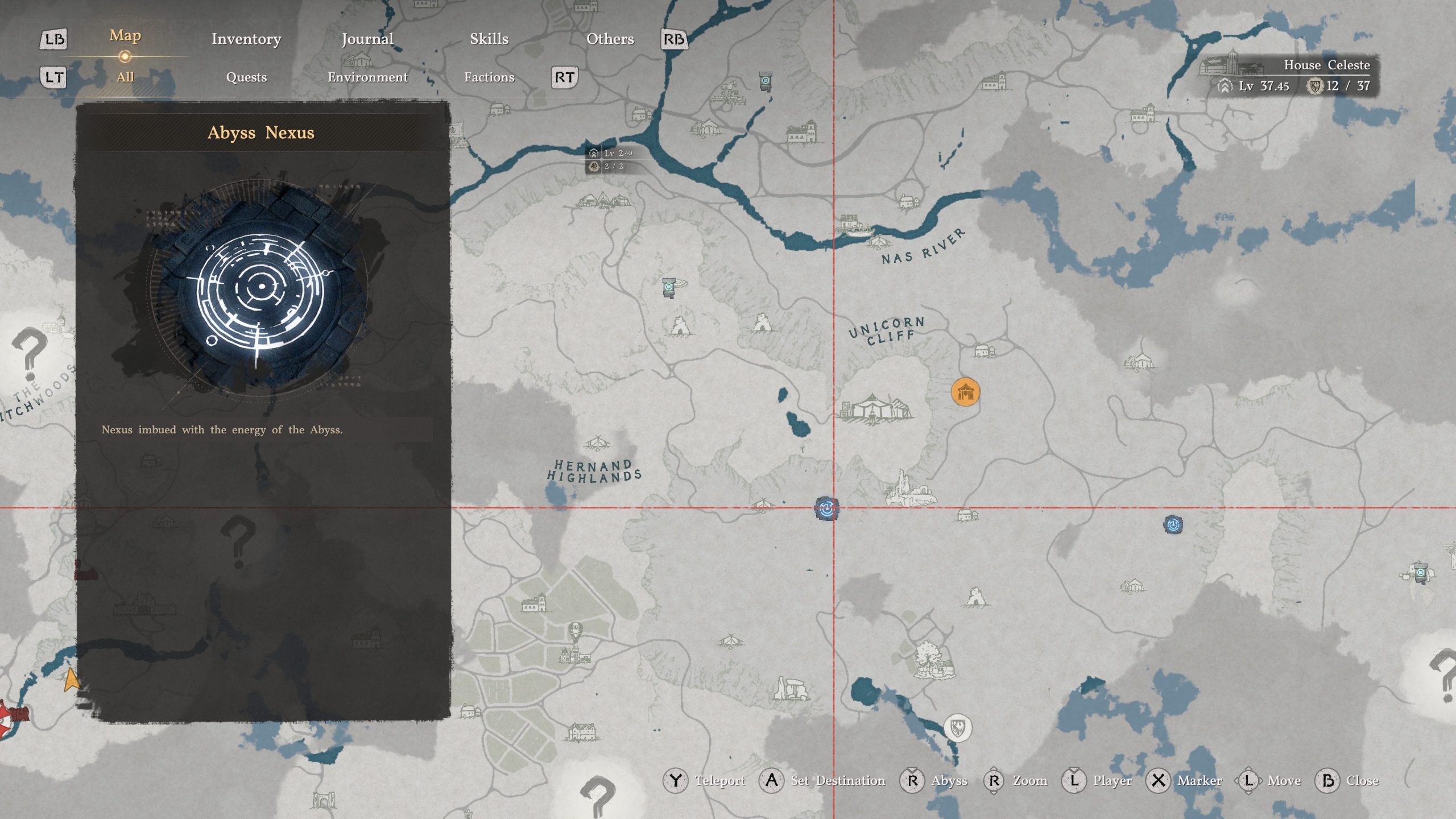
Task: Click Teleport in the bottom bar
Action: pyautogui.click(x=722, y=780)
